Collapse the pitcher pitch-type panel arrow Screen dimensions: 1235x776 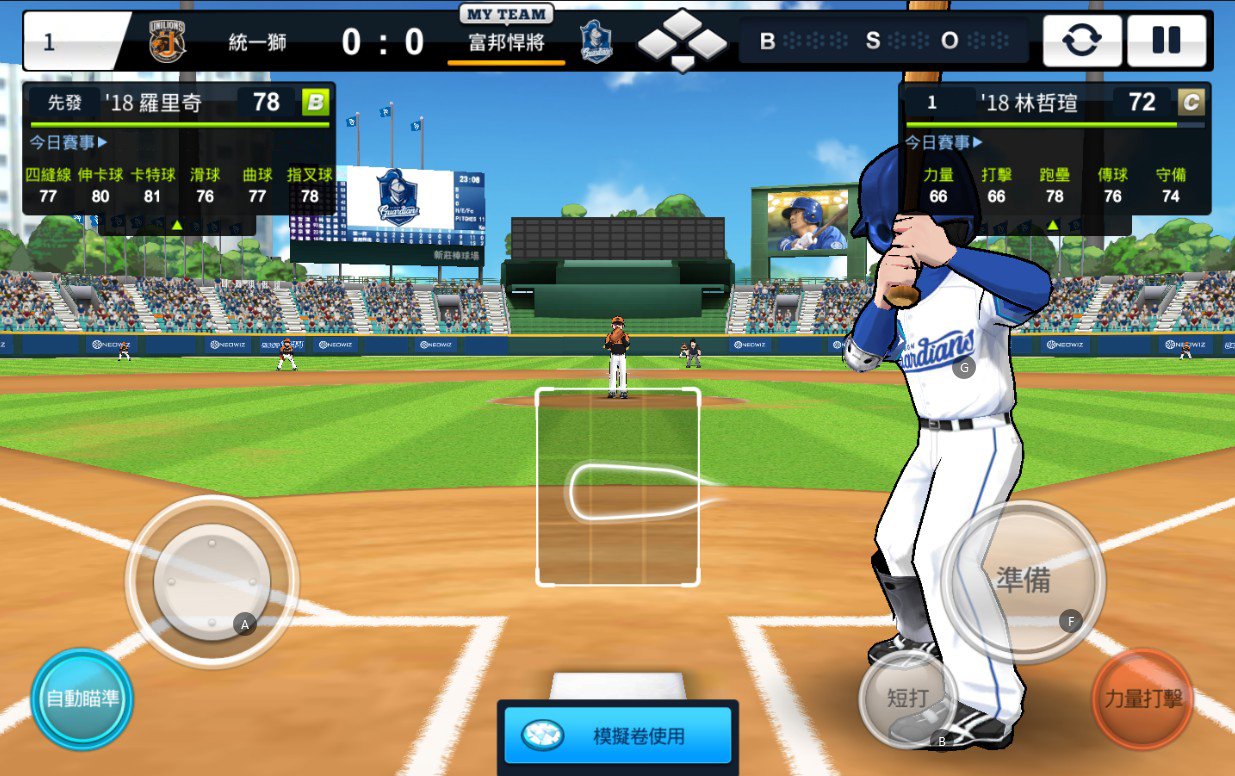177,225
